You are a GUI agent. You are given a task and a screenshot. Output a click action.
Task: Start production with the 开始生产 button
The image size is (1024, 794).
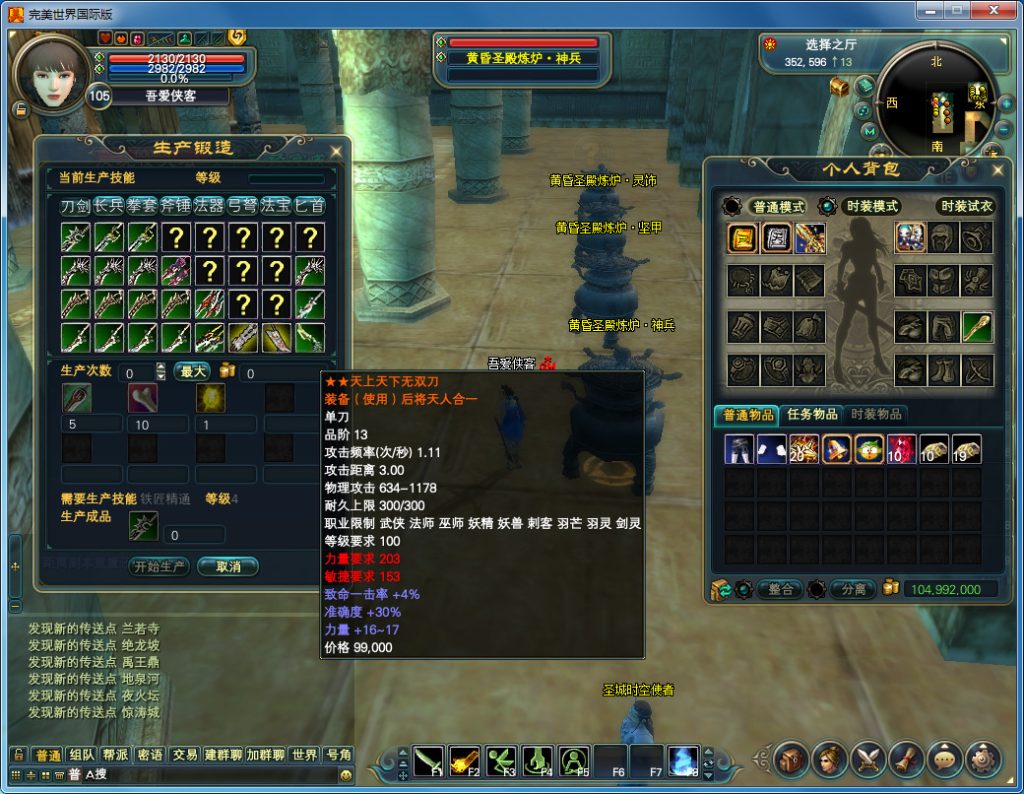point(159,566)
